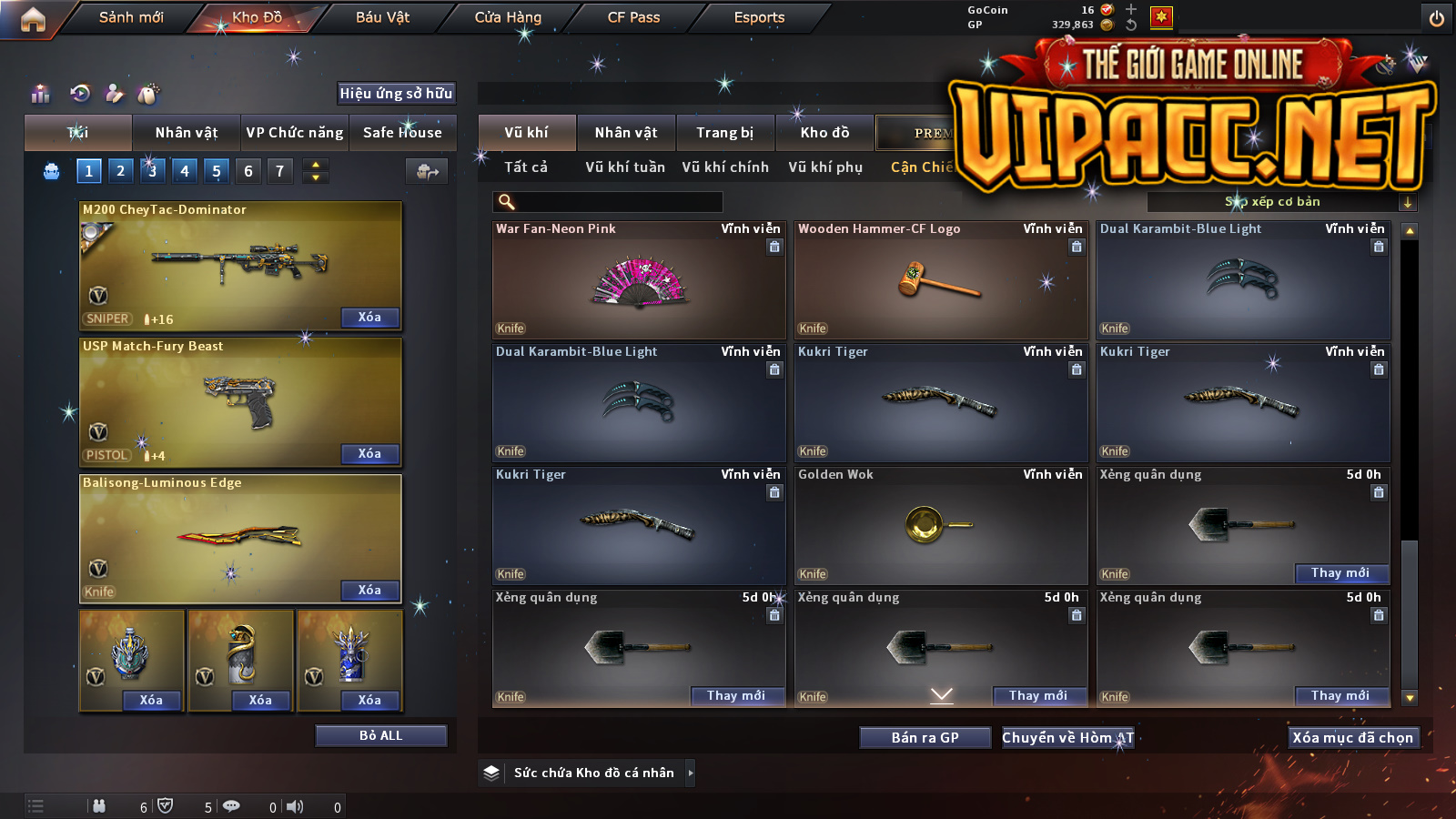
Task: Click the power exit button
Action: (1437, 18)
